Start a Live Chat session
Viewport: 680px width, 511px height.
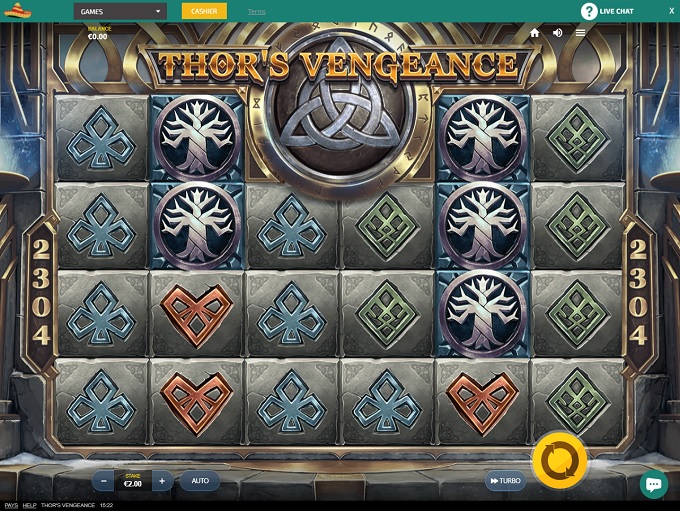(608, 11)
